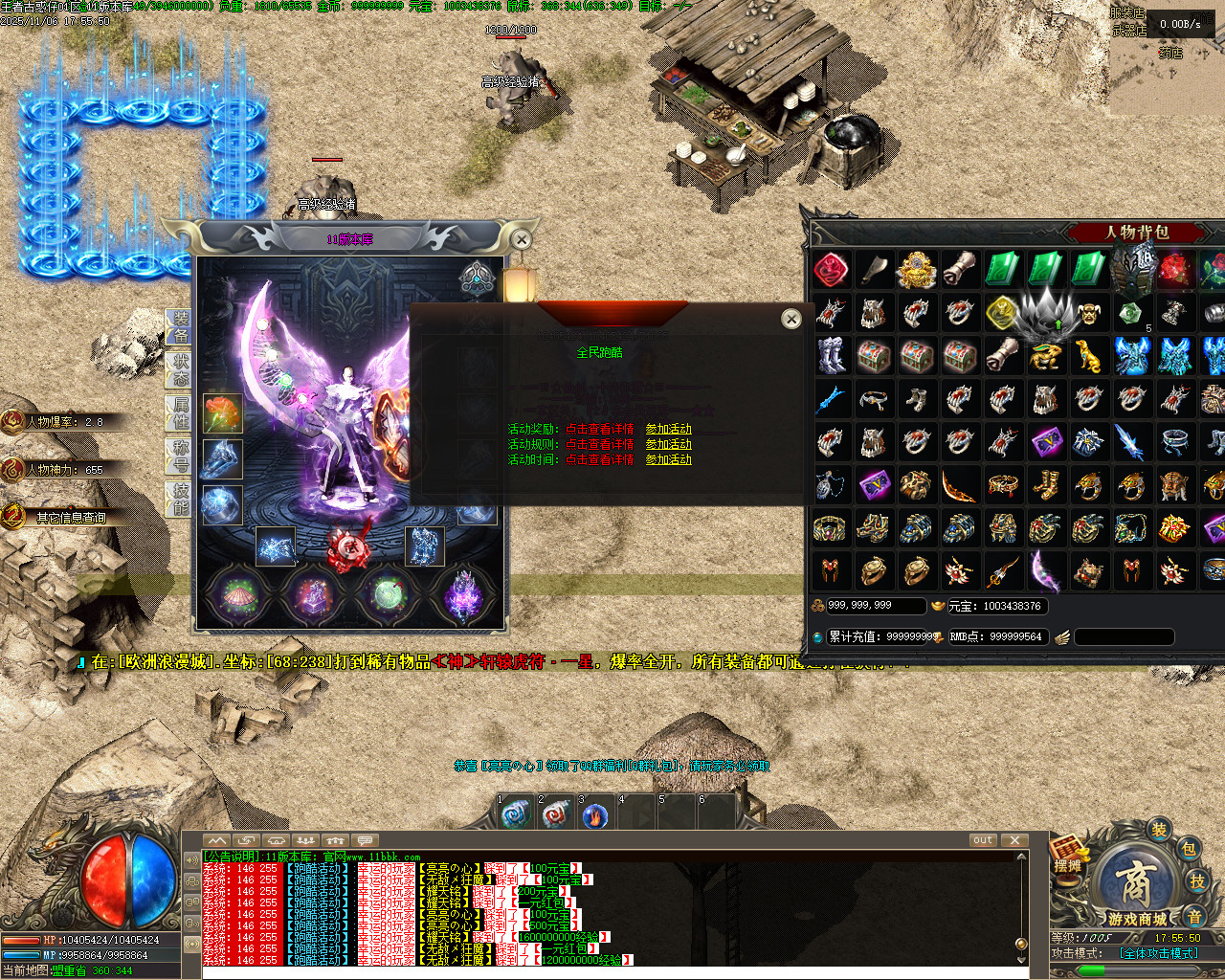Select the golden treasure pile item
The image size is (1225, 980).
[x=916, y=270]
